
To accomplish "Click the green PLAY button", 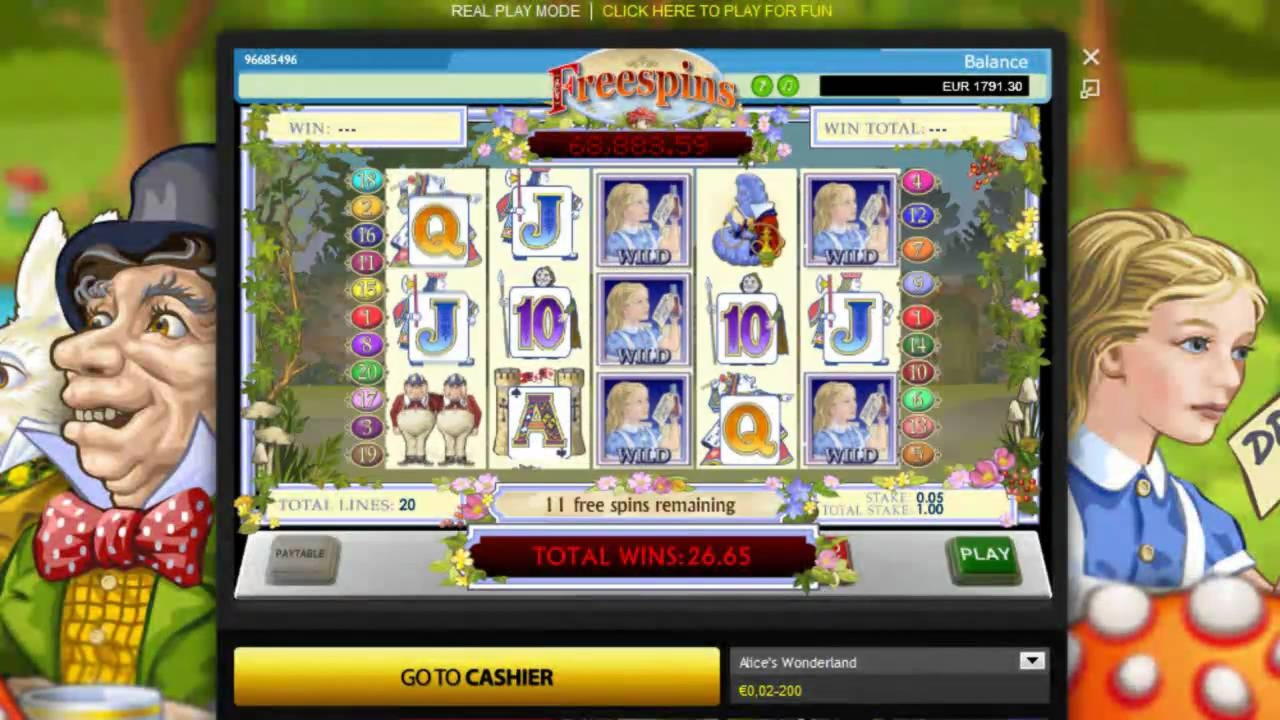I will (984, 556).
